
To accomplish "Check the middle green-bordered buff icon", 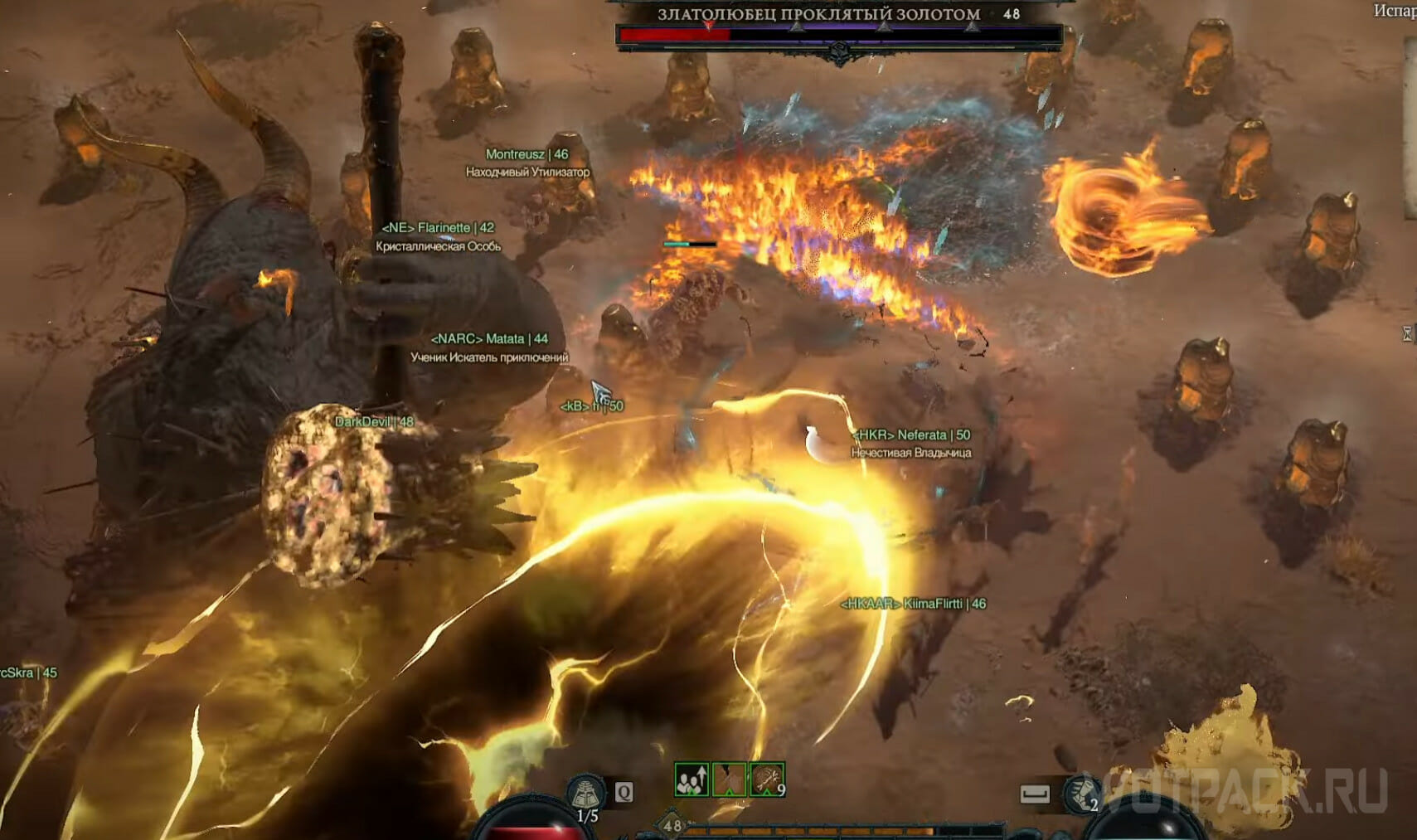I will (729, 780).
